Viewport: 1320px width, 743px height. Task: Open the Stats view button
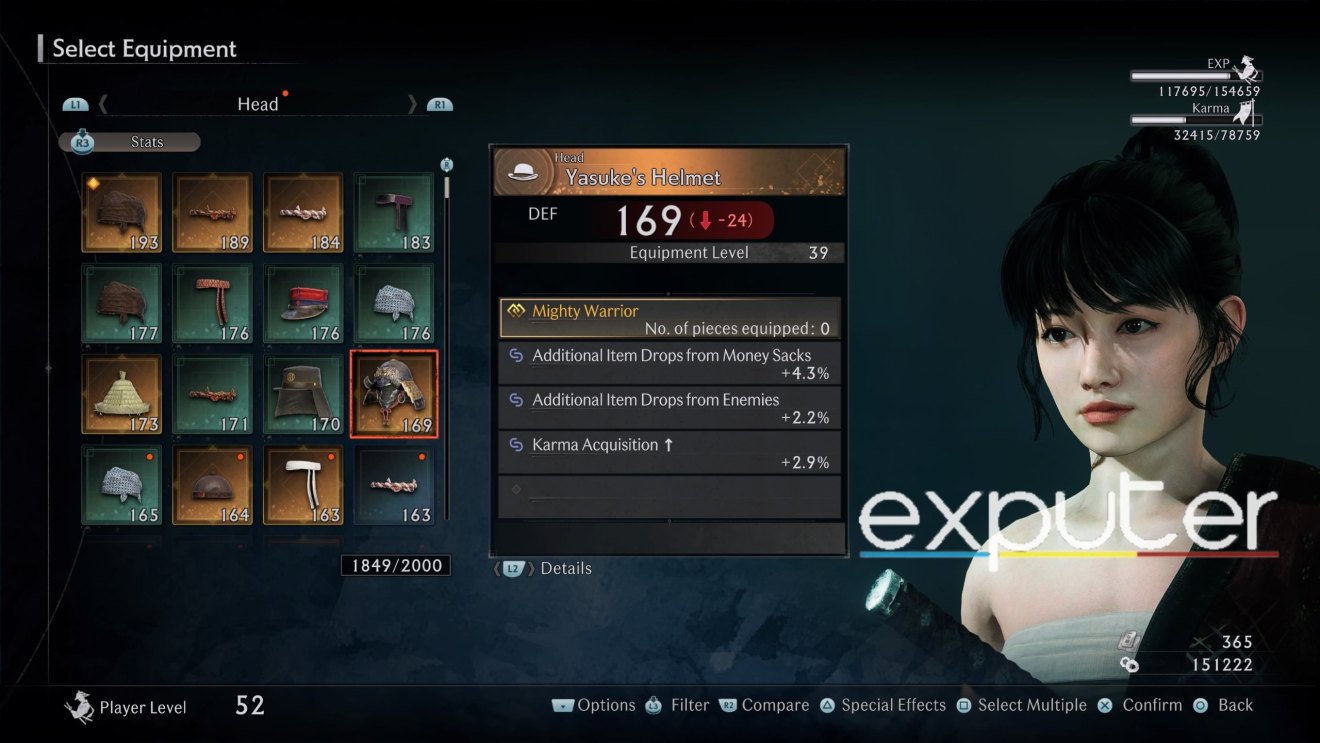point(130,142)
